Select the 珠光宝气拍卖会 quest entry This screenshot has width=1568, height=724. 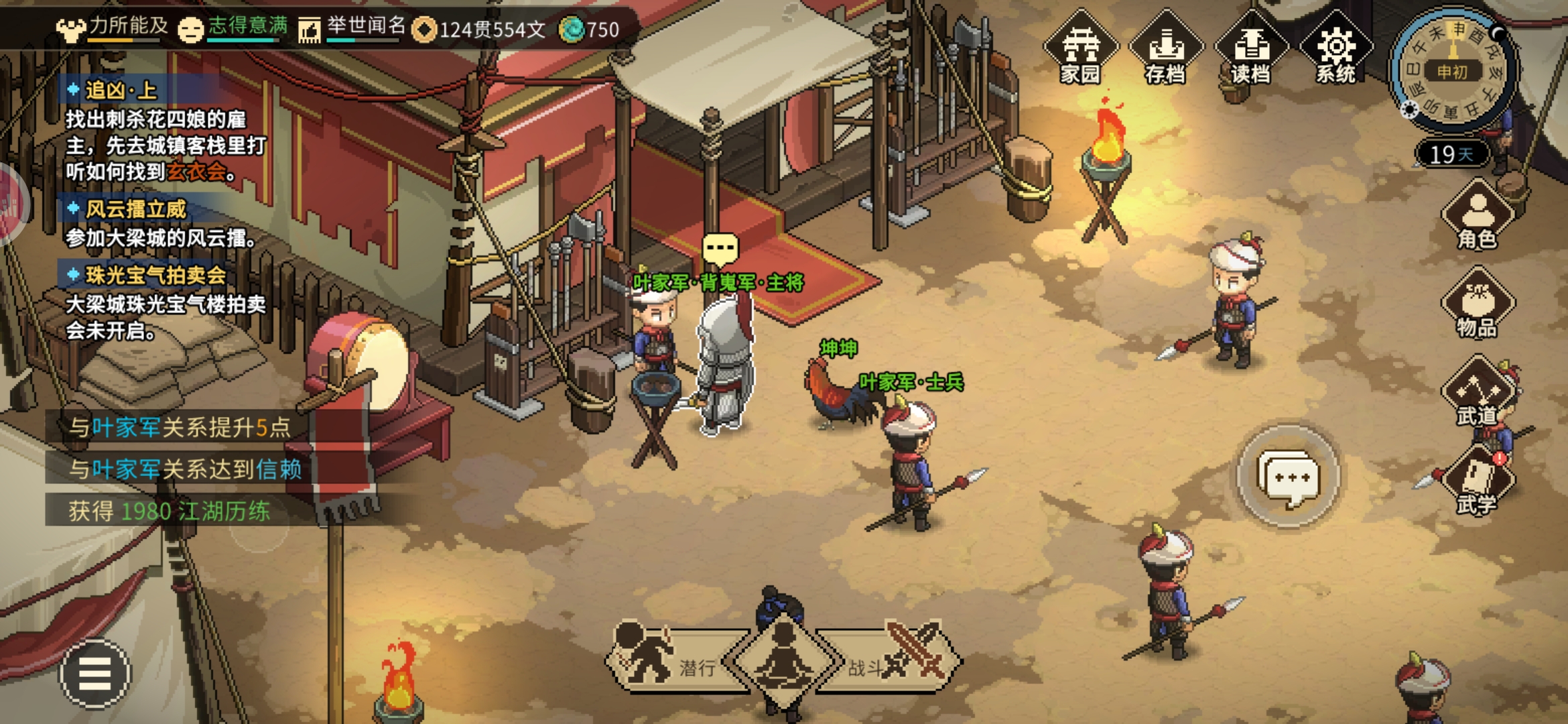coord(155,275)
